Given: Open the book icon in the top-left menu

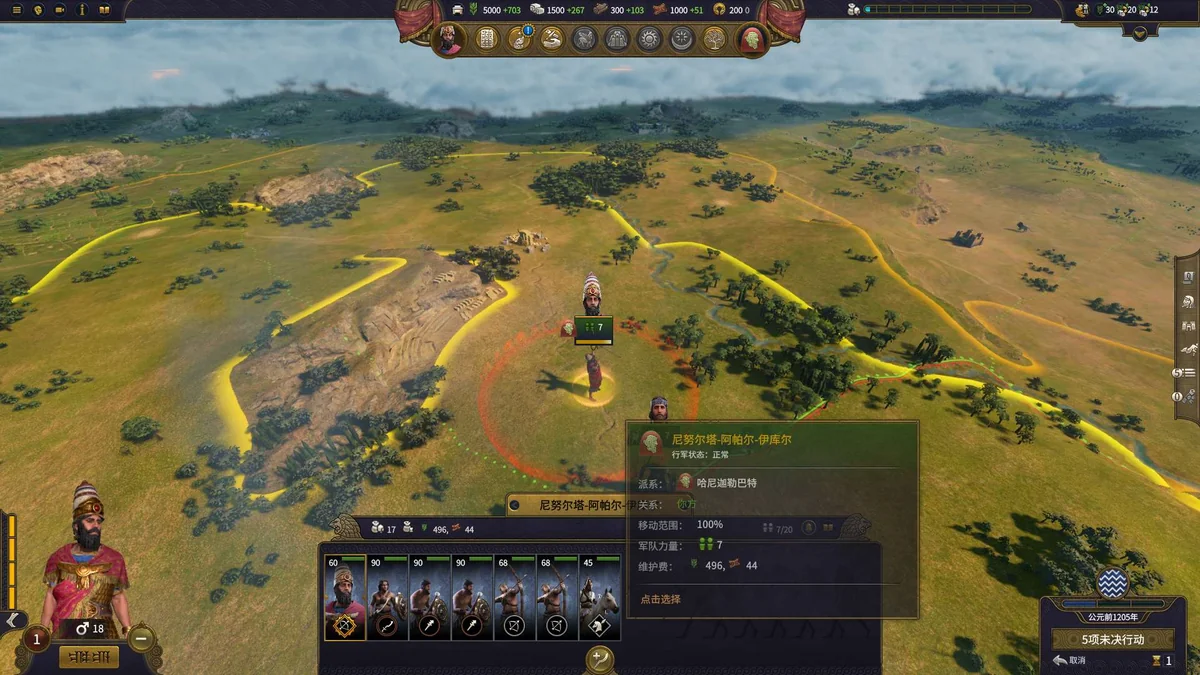Looking at the screenshot, I should coord(105,10).
